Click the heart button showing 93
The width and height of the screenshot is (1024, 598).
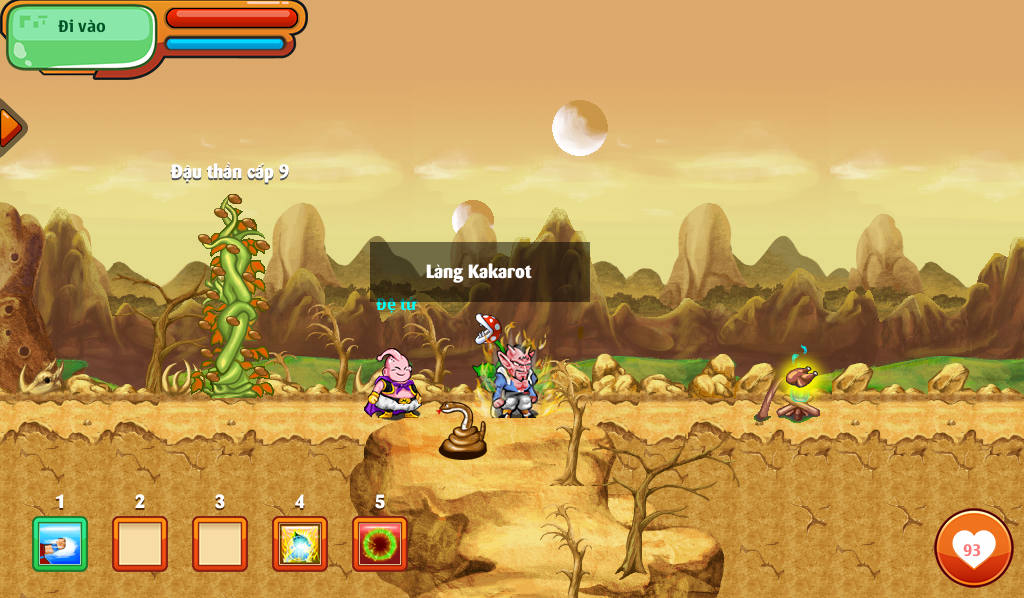click(973, 548)
